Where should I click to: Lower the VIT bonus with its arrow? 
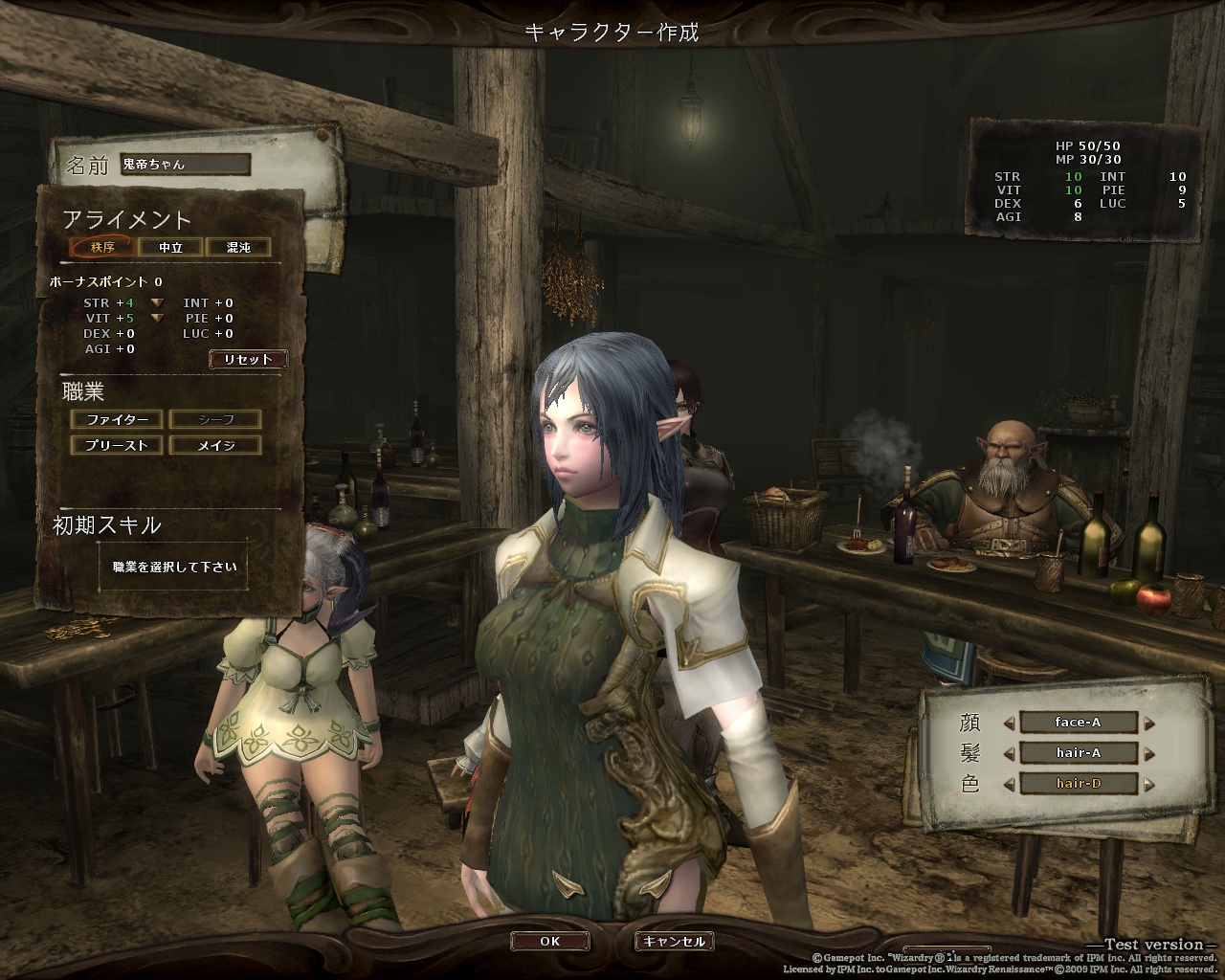click(156, 319)
